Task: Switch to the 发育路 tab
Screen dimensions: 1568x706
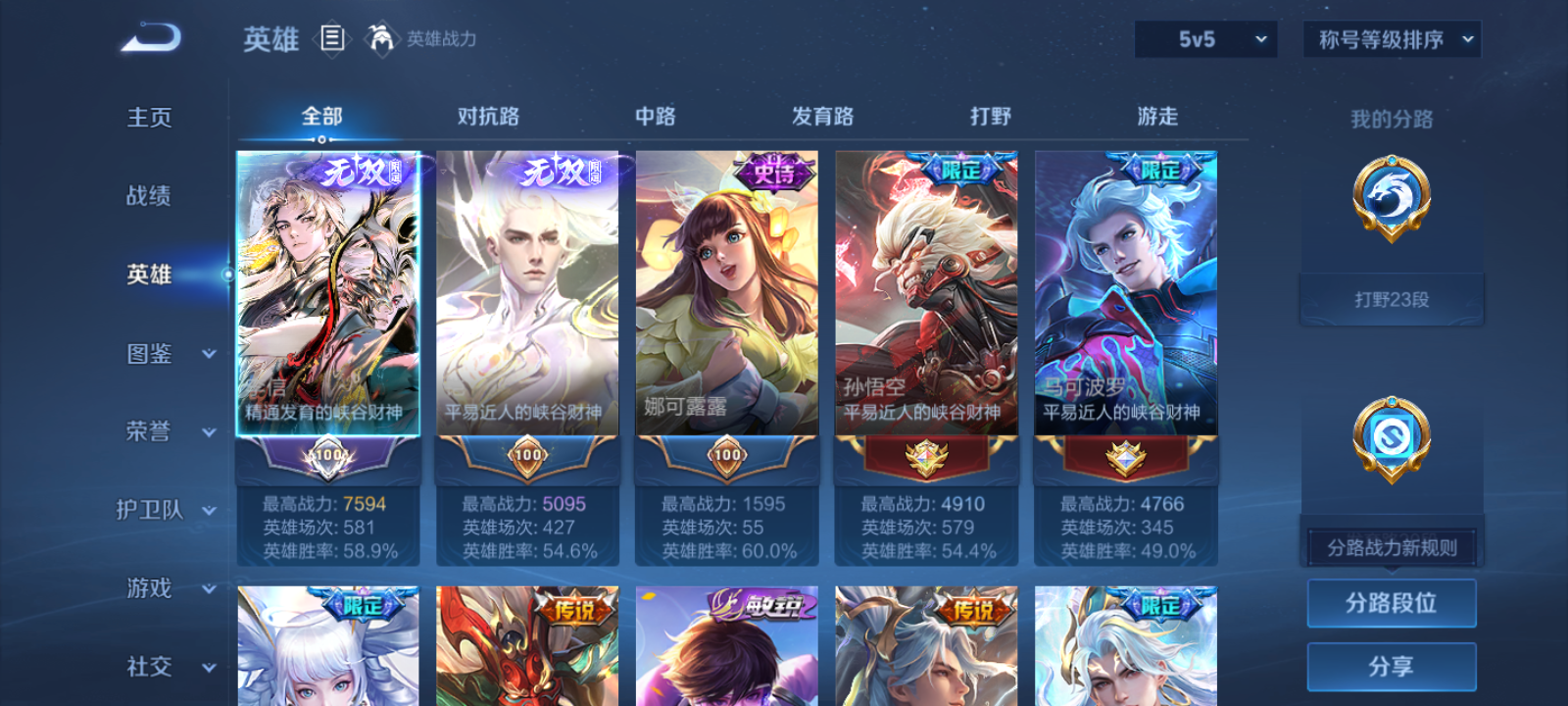Action: (821, 116)
